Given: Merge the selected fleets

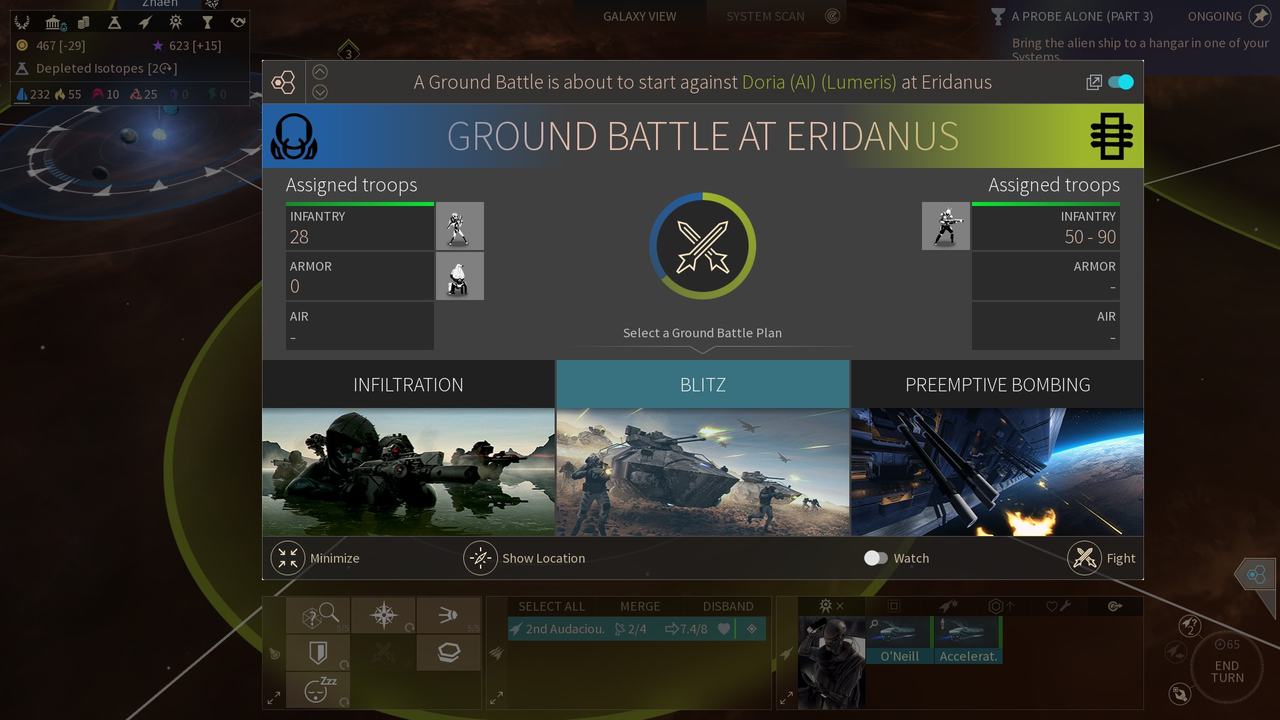Looking at the screenshot, I should 639,606.
